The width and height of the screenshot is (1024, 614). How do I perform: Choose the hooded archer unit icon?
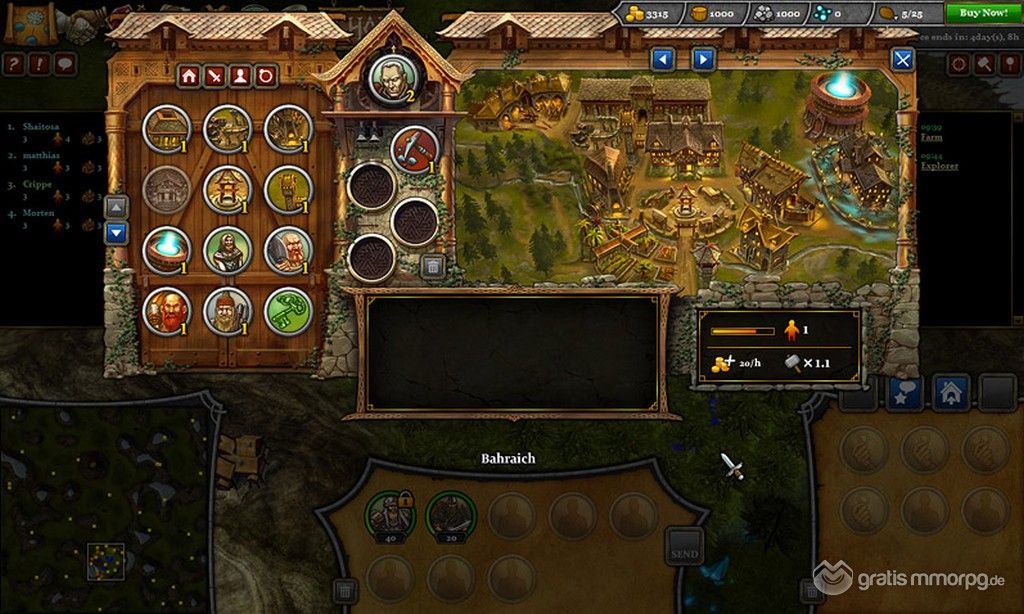click(227, 251)
